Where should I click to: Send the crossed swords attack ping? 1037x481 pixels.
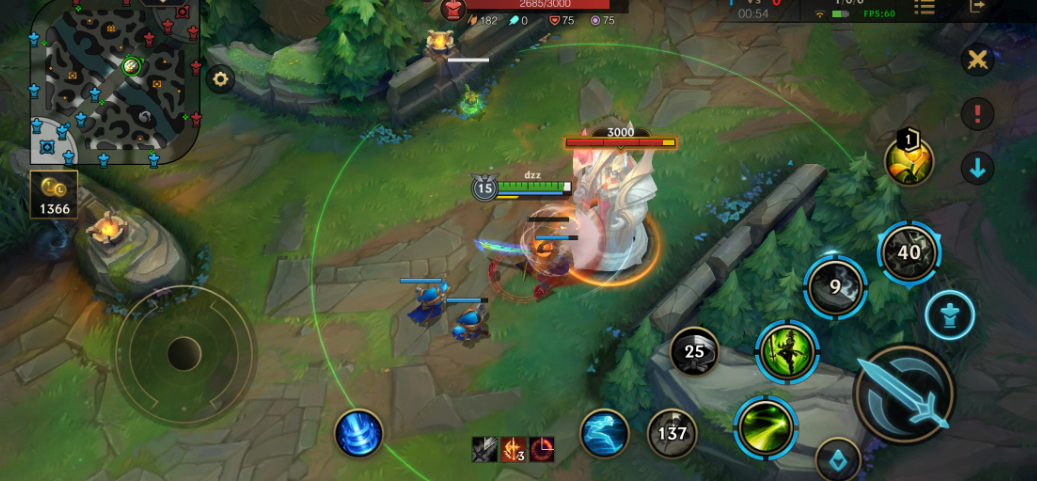[977, 59]
